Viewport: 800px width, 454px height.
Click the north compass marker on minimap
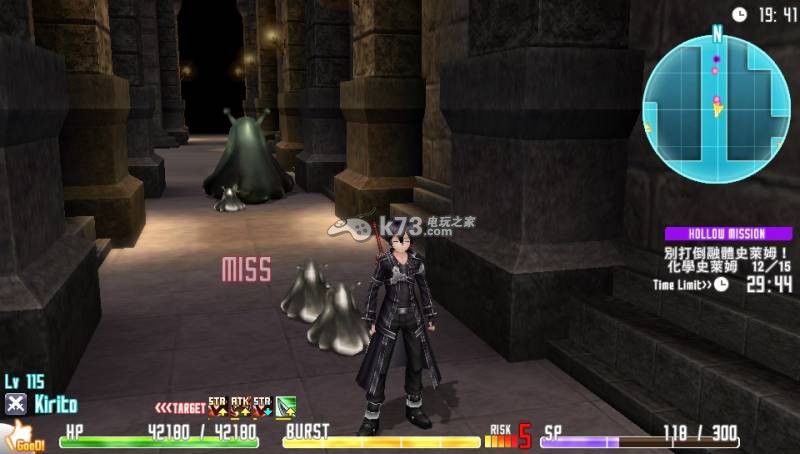[x=717, y=33]
